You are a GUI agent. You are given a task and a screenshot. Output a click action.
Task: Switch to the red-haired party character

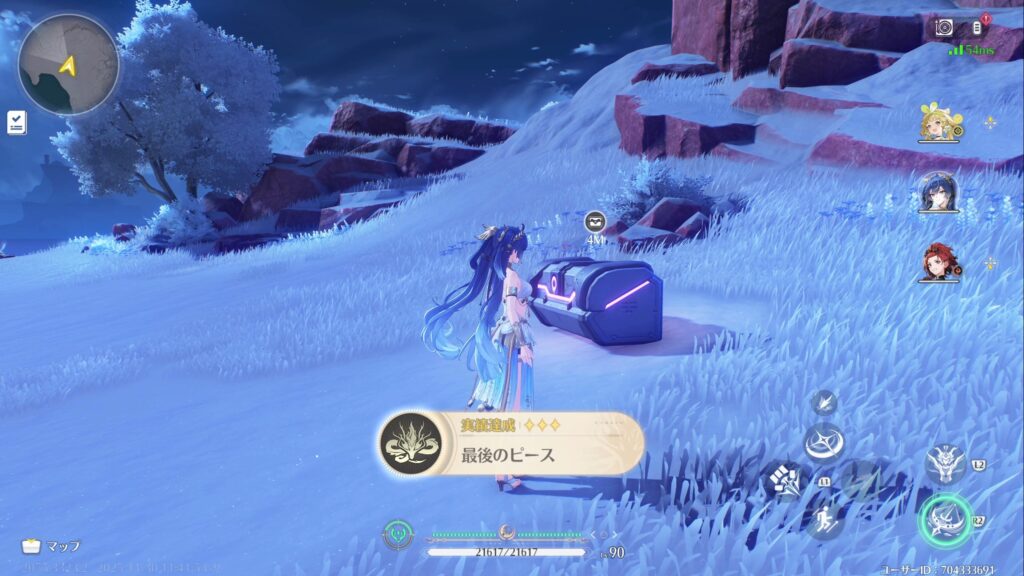(939, 262)
